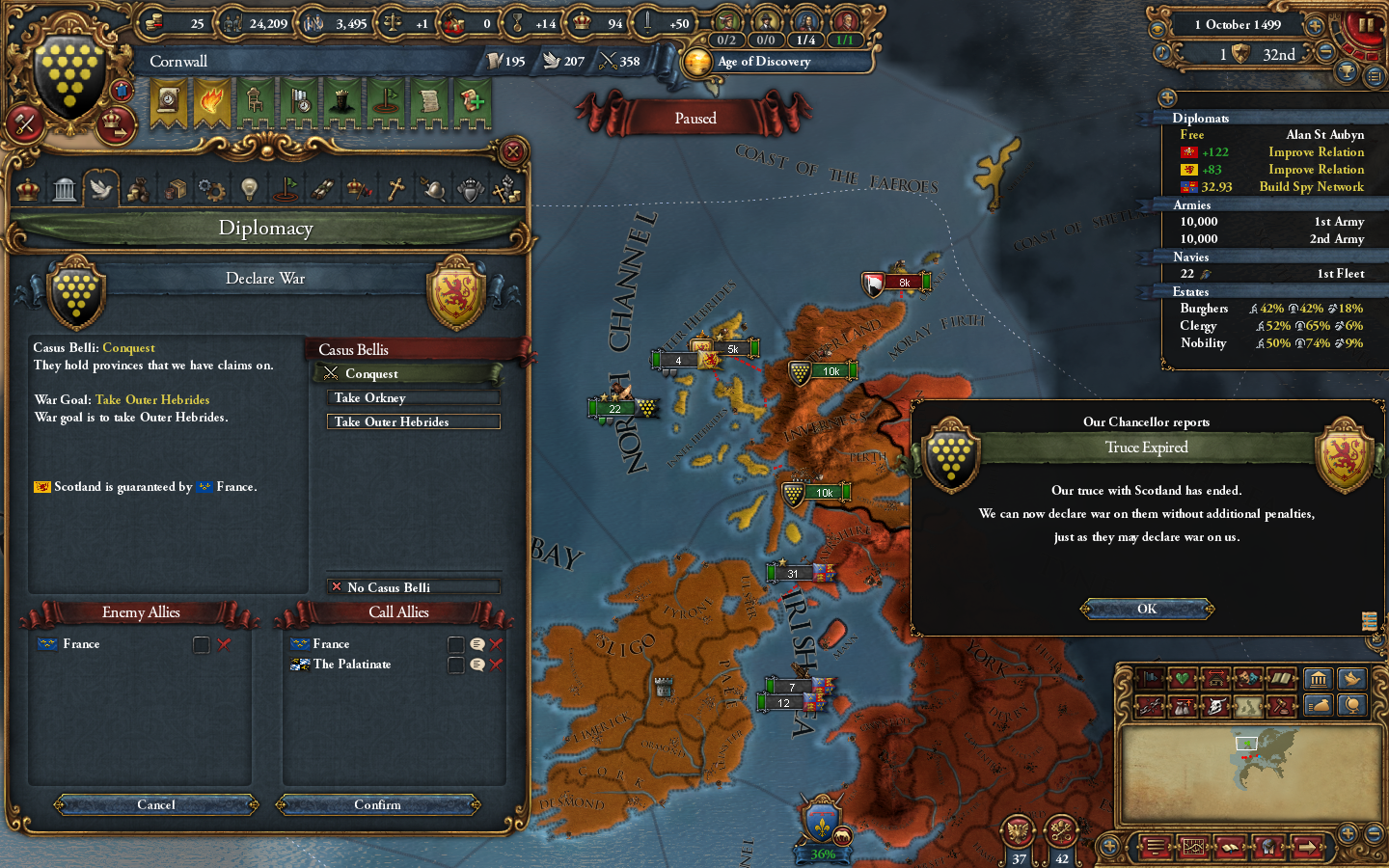Open the Ideas tab with the lightbulb icon
The width and height of the screenshot is (1389, 868).
[x=249, y=188]
